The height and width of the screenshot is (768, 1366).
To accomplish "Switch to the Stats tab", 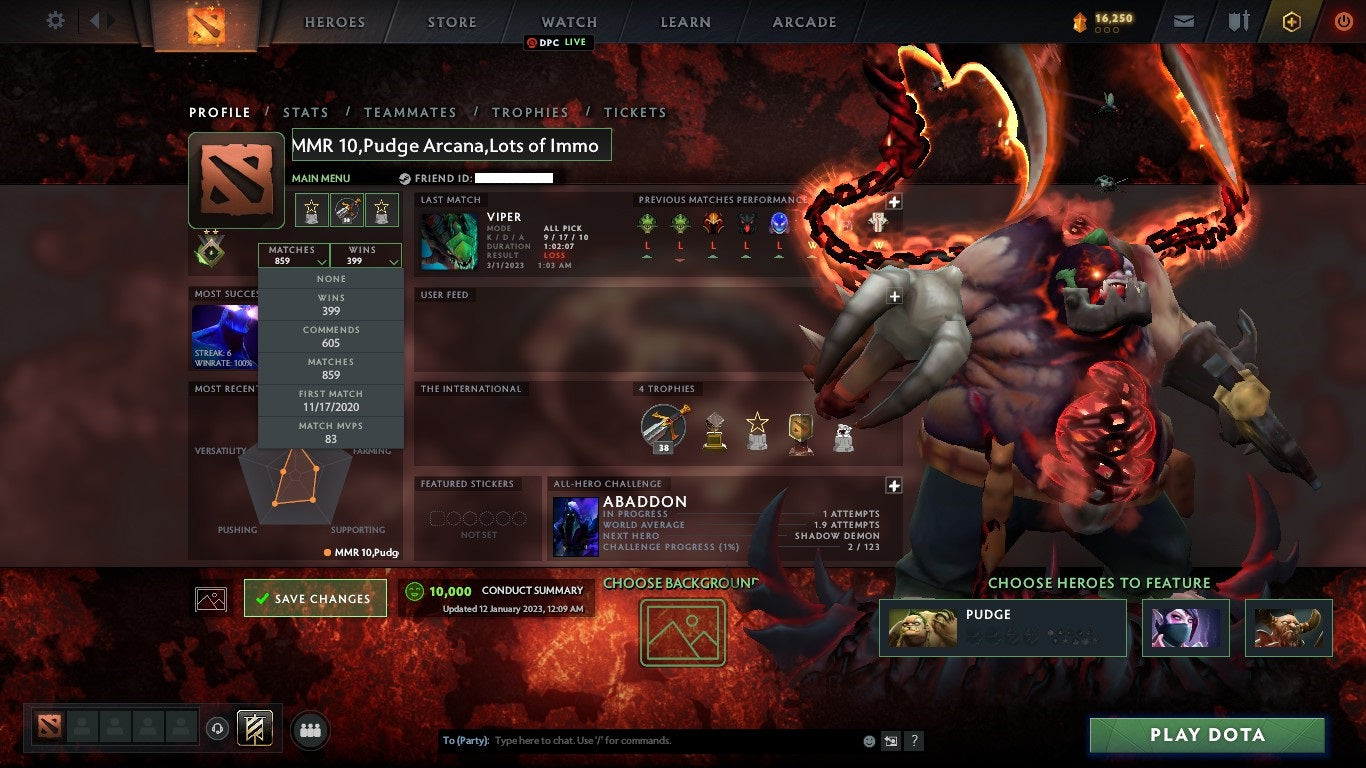I will click(306, 112).
